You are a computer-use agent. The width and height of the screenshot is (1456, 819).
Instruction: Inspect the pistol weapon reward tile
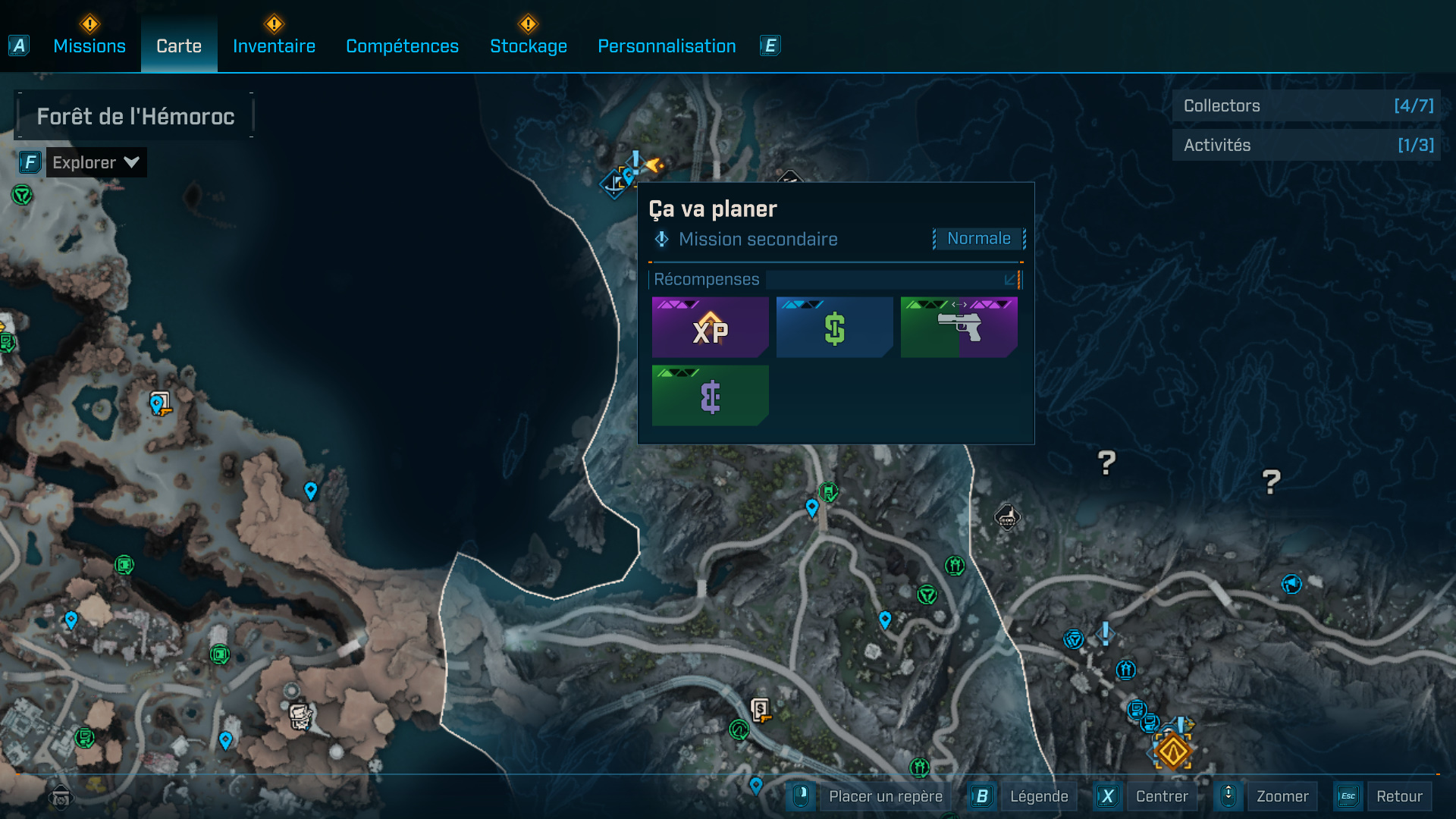tap(959, 328)
